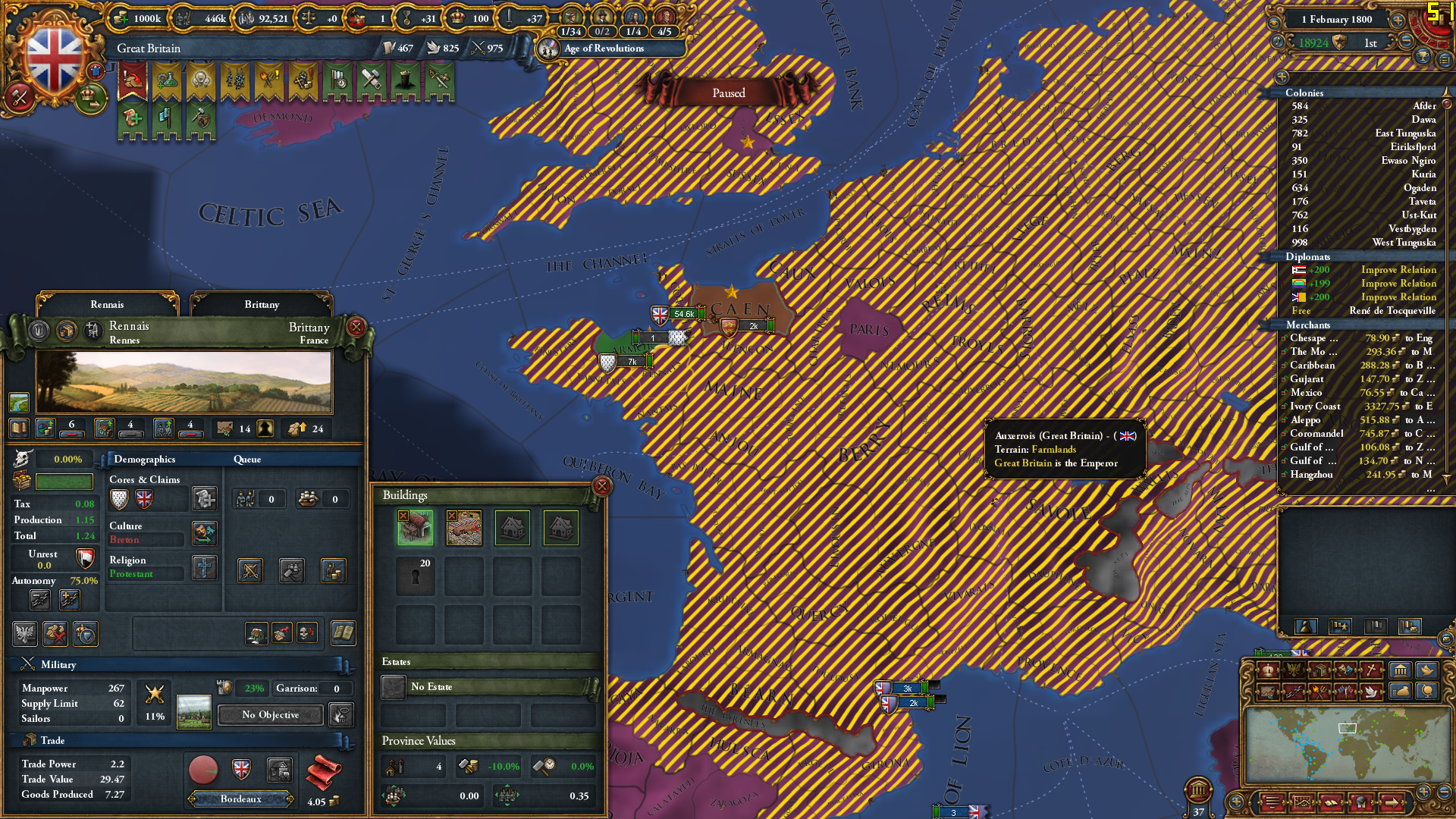This screenshot has width=1456, height=819.
Task: Click the green treasury progress bar
Action: pyautogui.click(x=65, y=482)
